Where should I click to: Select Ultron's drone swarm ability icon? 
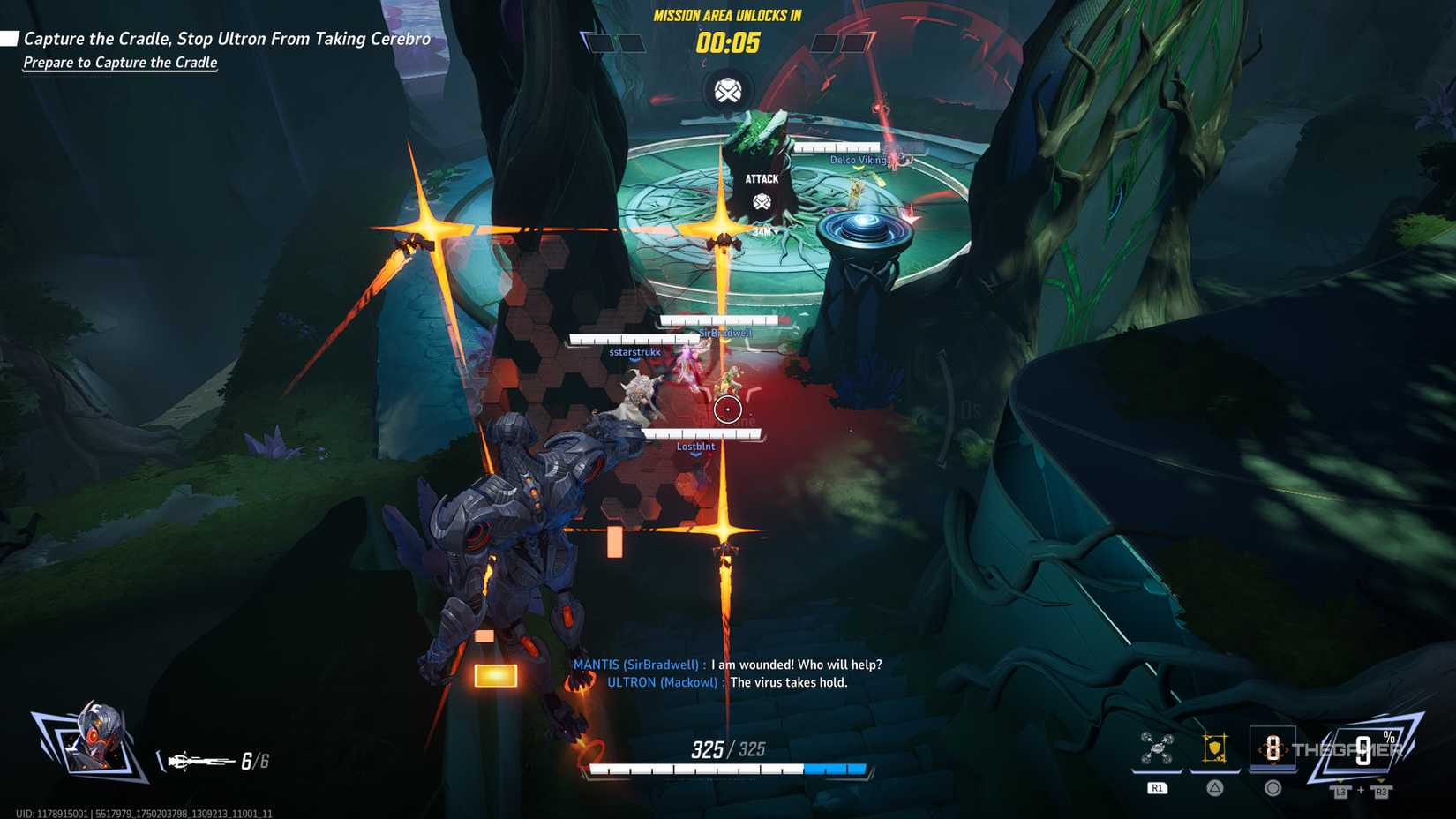click(1155, 748)
